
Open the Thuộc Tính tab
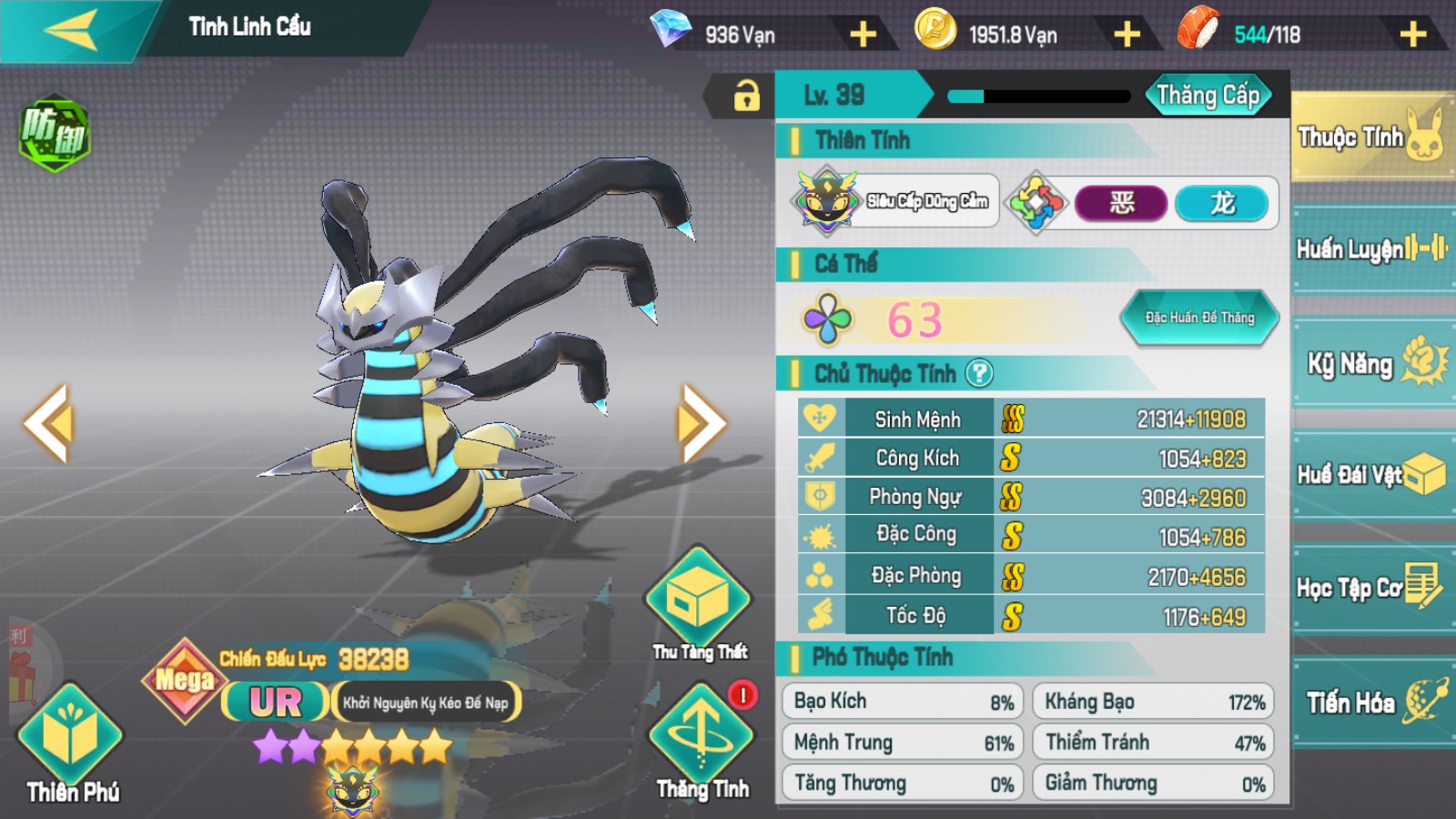(x=1370, y=138)
